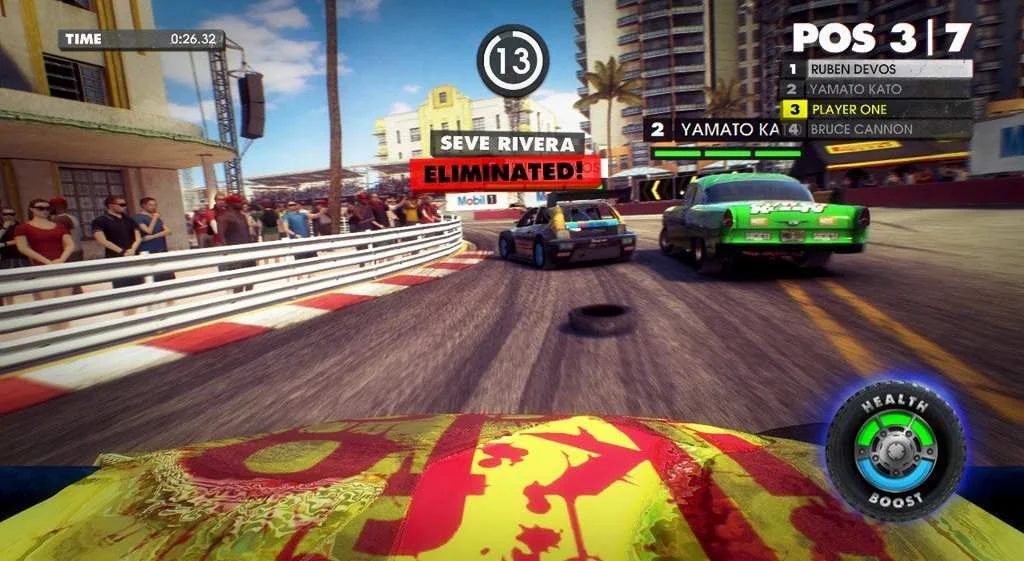
Task: Click the Seve Rivera eliminated notification
Action: pos(507,159)
